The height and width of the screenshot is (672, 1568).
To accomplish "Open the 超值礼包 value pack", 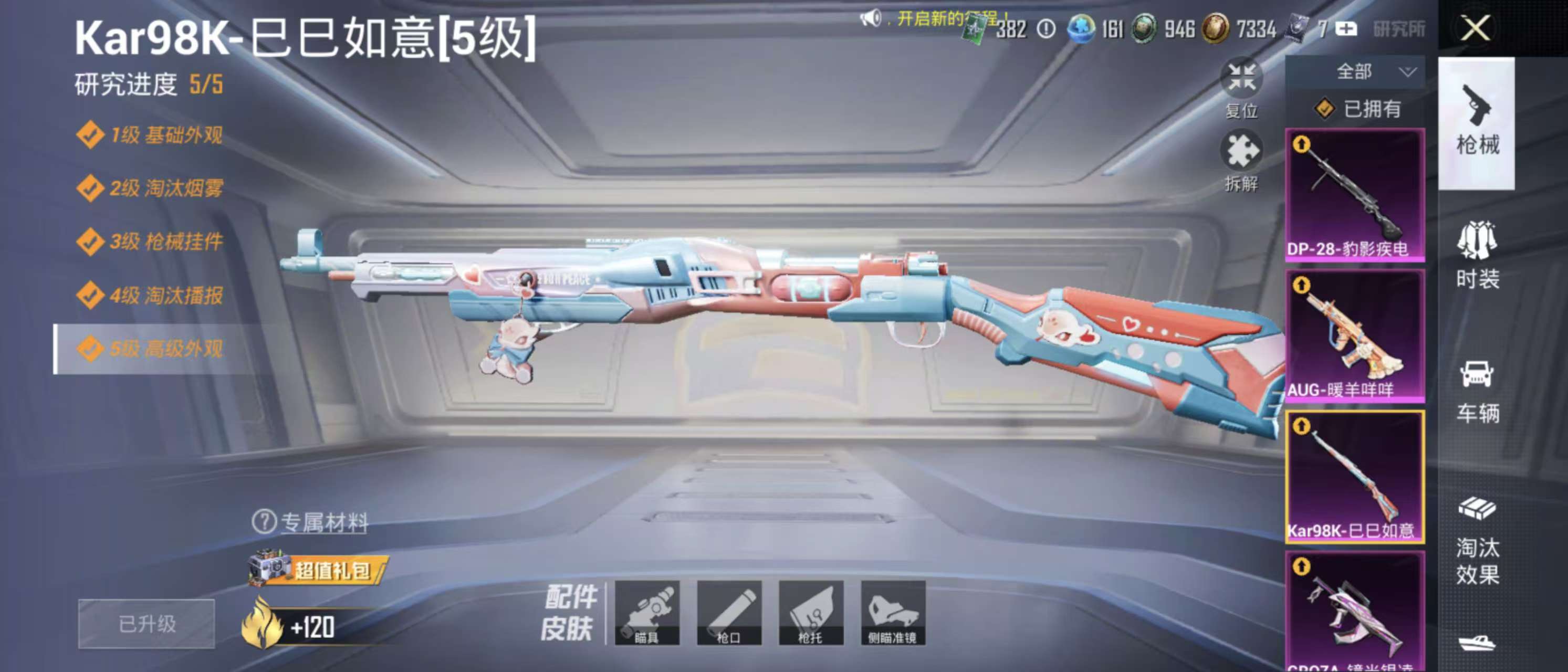I will (x=318, y=570).
